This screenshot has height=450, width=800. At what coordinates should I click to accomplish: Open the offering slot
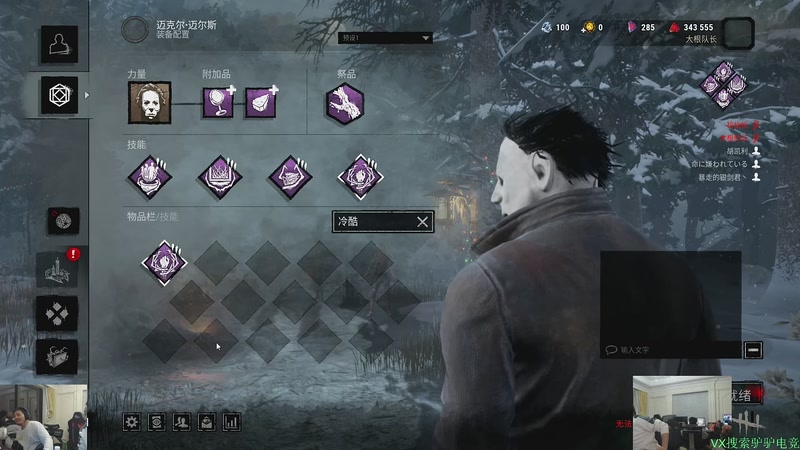344,103
